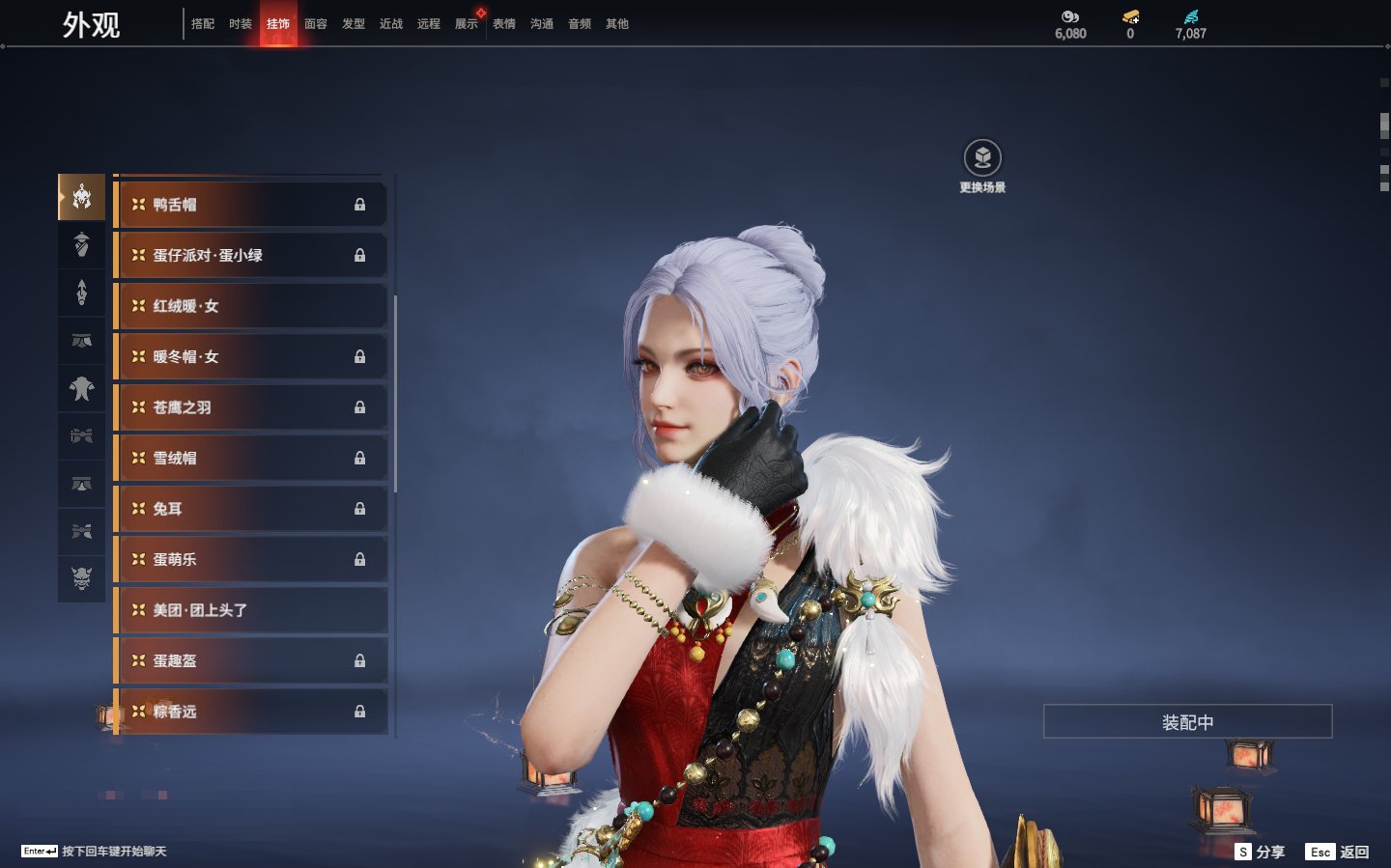Screen dimensions: 1391x868
Task: Open the 其他 tab
Action: coord(617,24)
